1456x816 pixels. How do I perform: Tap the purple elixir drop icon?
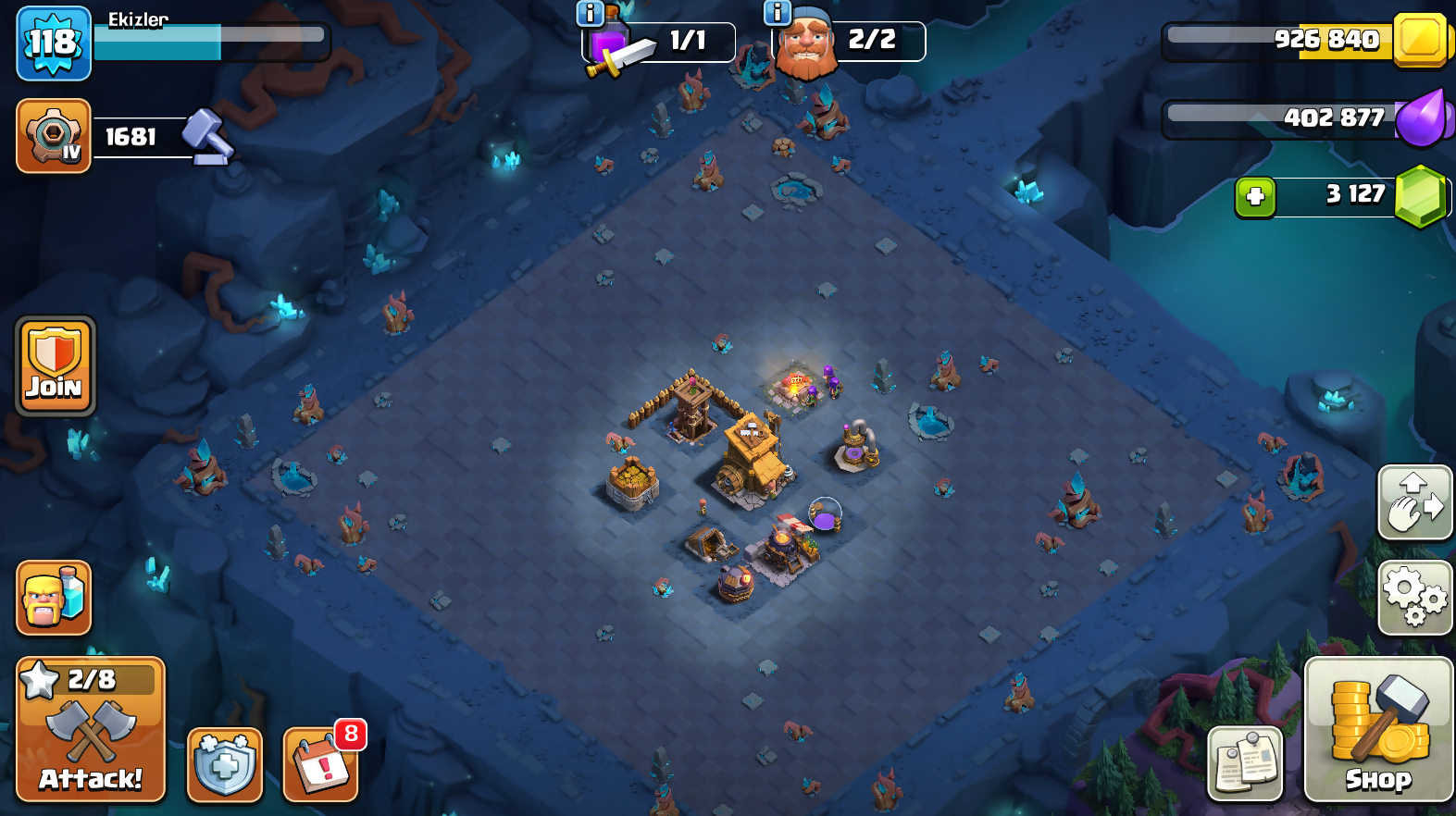click(x=1420, y=118)
